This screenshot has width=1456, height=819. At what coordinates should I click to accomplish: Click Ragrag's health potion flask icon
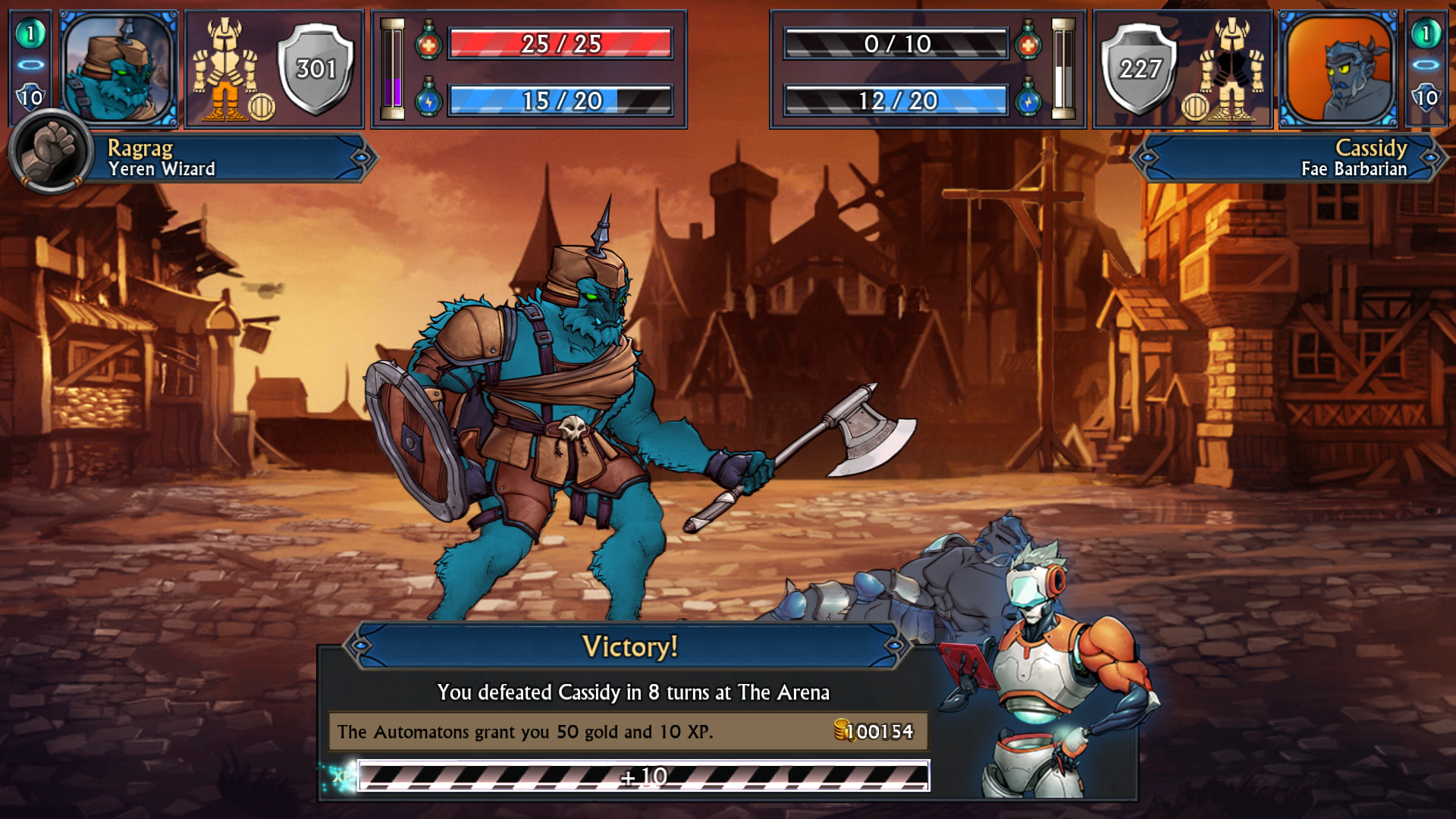[428, 45]
